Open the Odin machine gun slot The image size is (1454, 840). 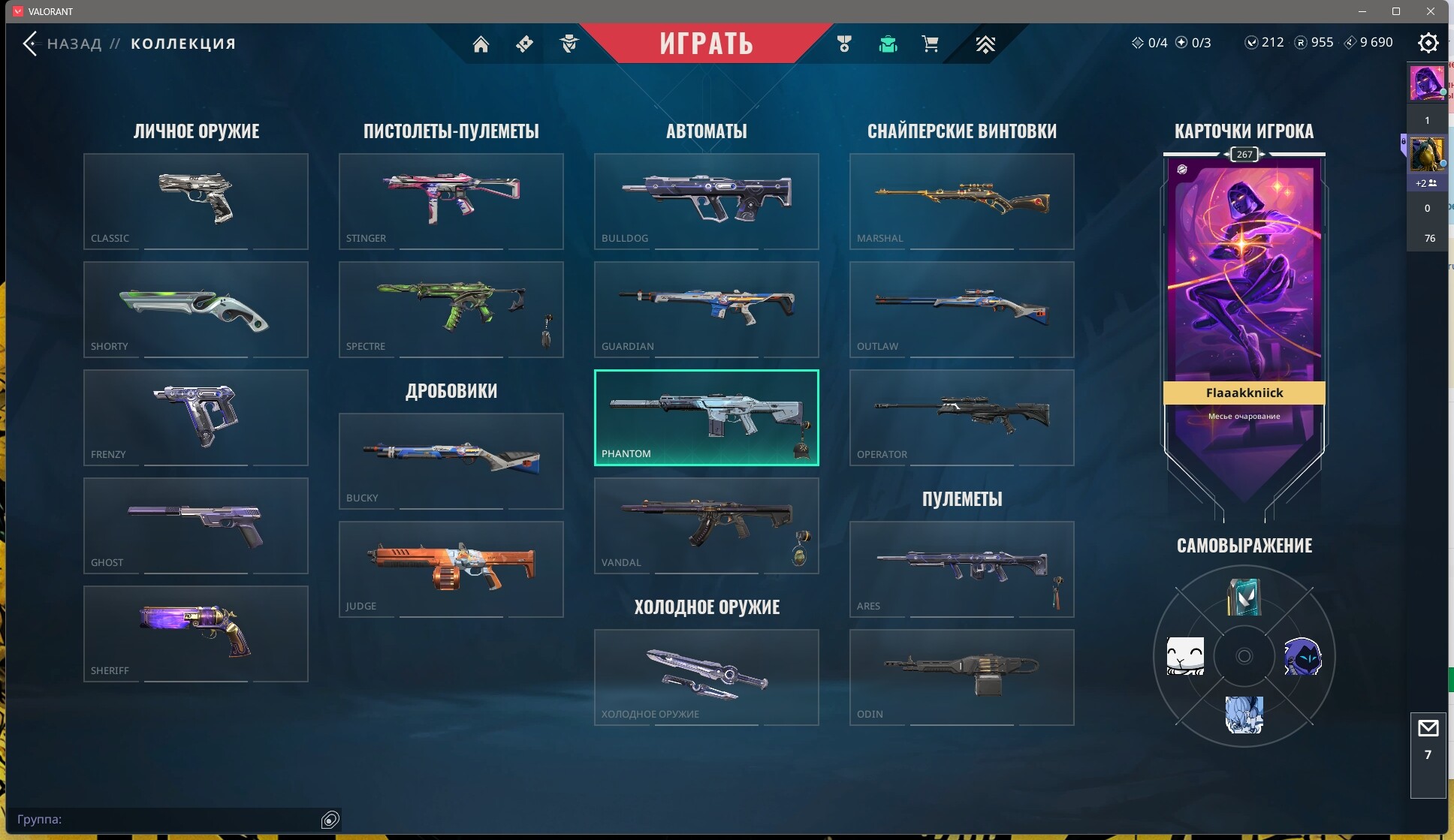962,677
